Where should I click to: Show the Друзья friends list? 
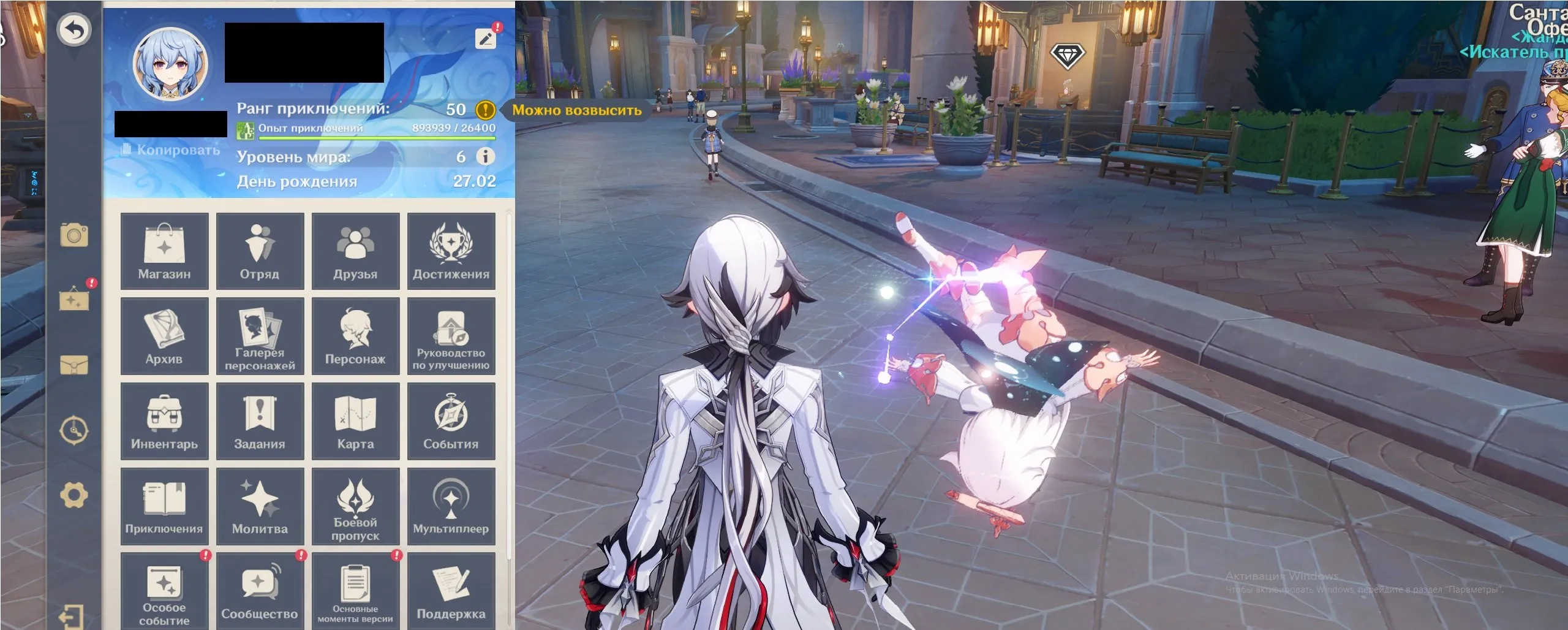(x=355, y=251)
